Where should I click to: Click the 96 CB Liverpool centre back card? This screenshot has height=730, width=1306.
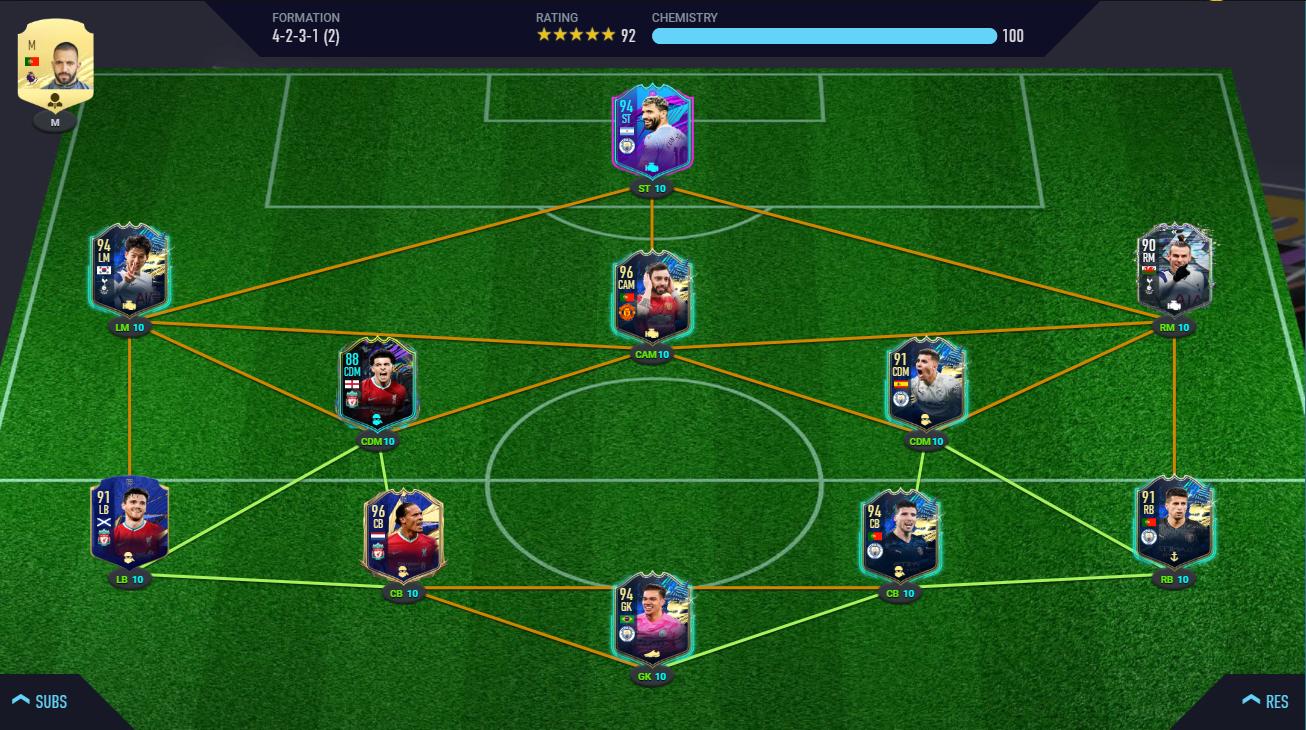click(x=403, y=536)
